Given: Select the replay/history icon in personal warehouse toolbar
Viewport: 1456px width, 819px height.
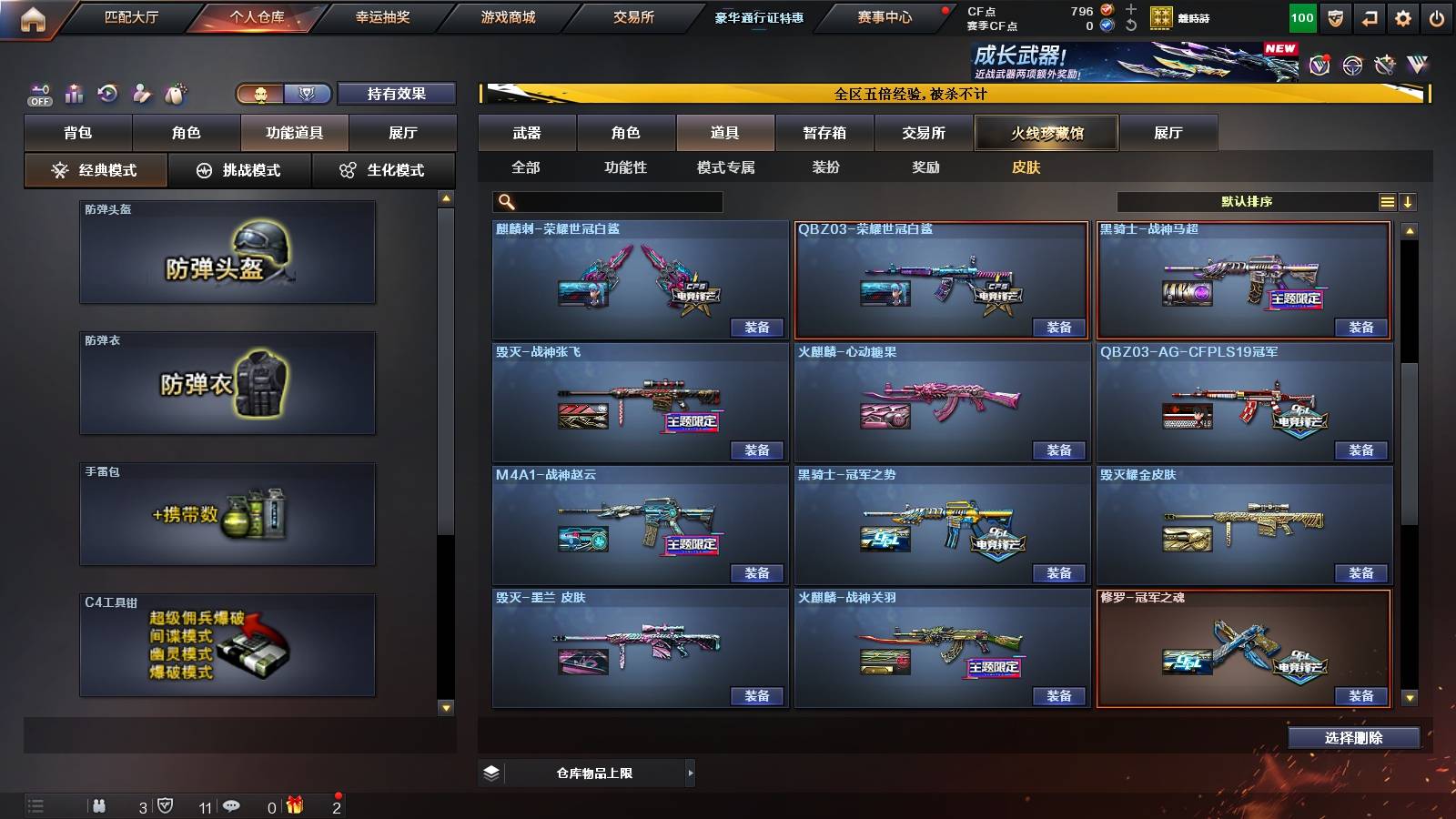Looking at the screenshot, I should coord(107,93).
